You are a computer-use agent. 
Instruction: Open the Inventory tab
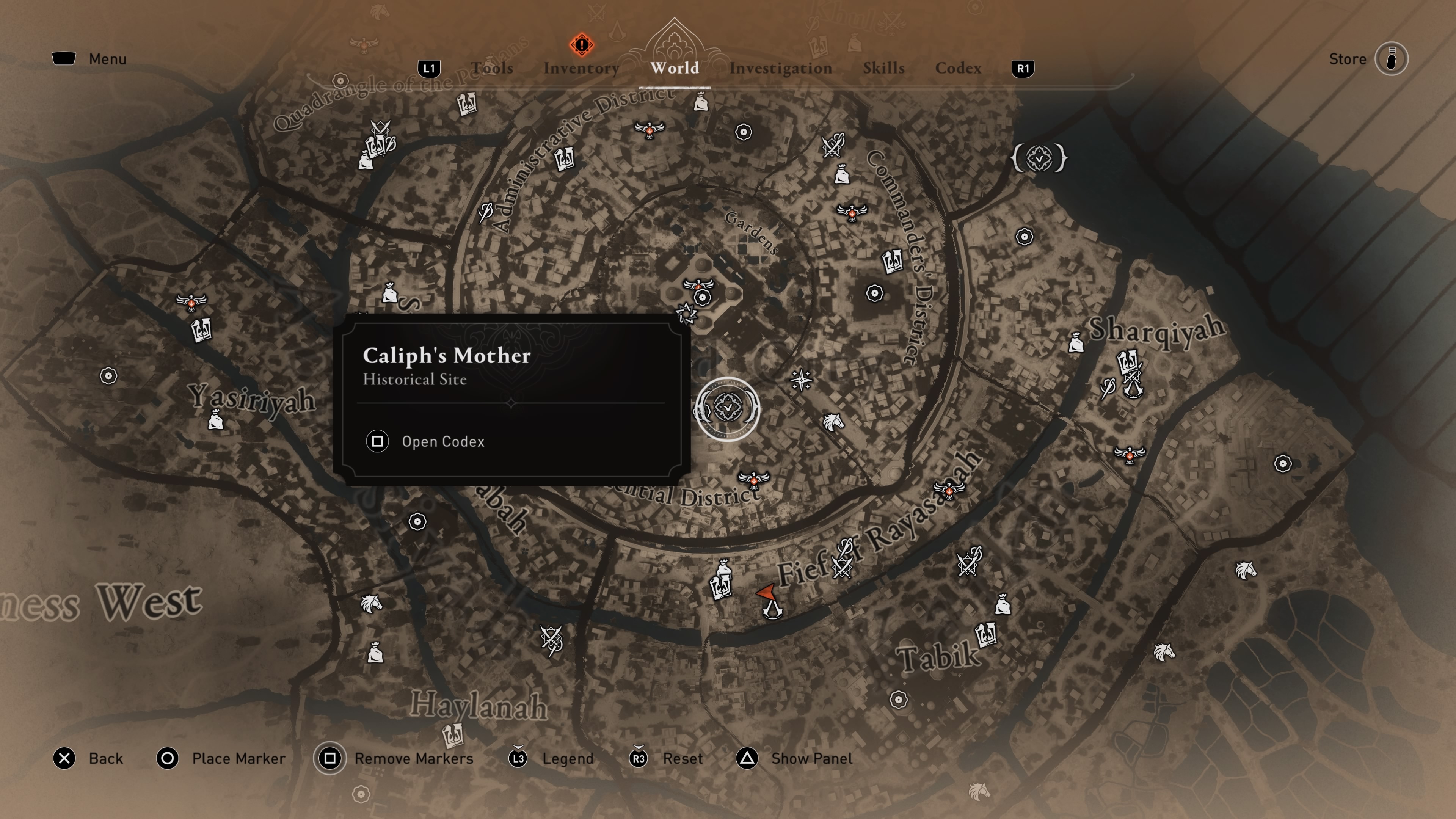[x=581, y=68]
